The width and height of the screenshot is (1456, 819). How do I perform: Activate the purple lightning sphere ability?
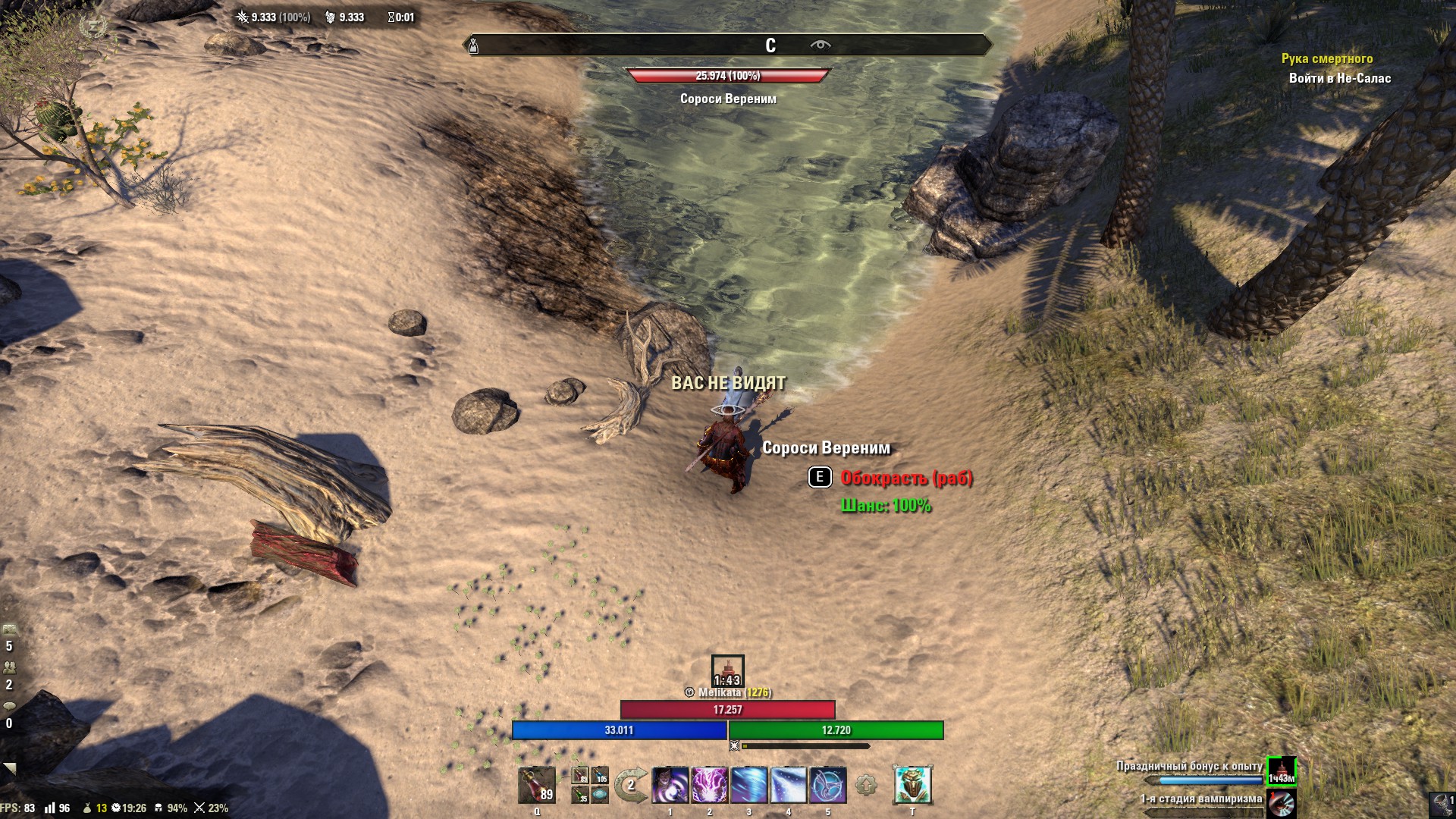[710, 785]
